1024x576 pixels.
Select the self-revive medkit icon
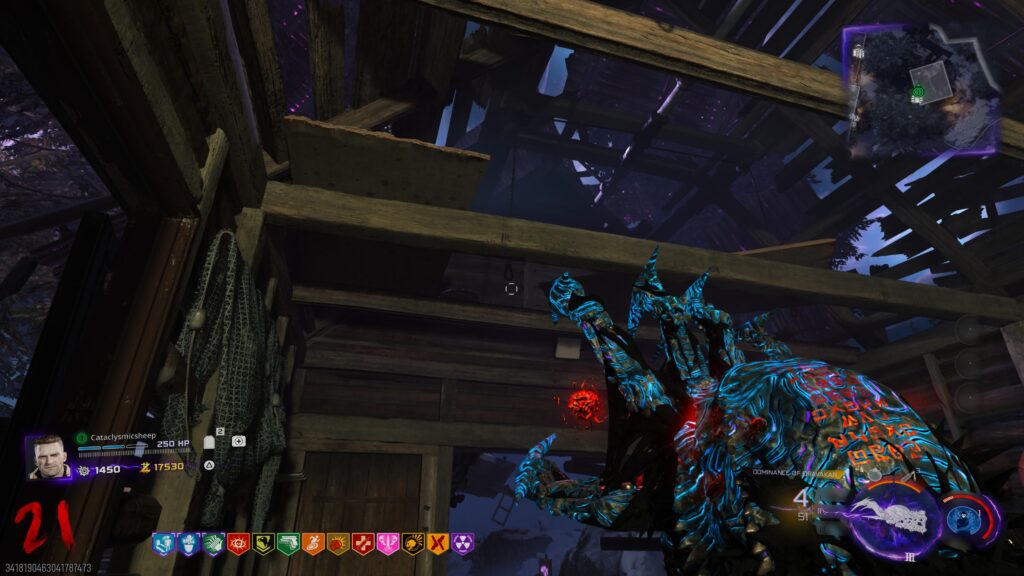tap(238, 441)
